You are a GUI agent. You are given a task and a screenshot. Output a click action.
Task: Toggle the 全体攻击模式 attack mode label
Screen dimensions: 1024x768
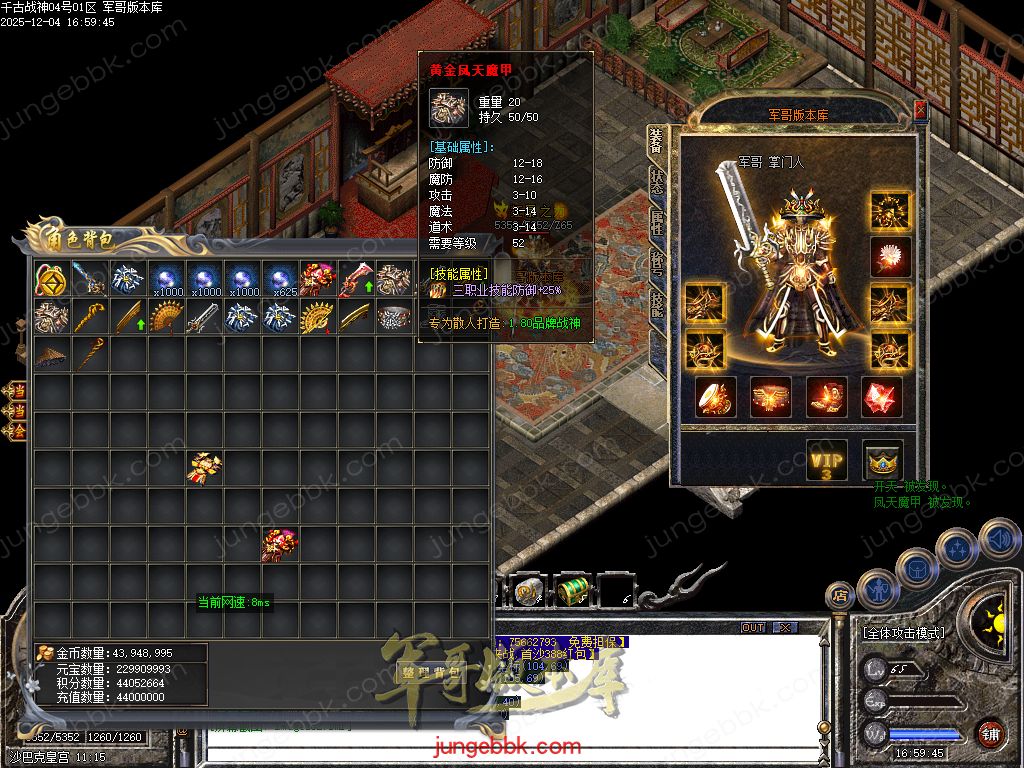(x=903, y=633)
